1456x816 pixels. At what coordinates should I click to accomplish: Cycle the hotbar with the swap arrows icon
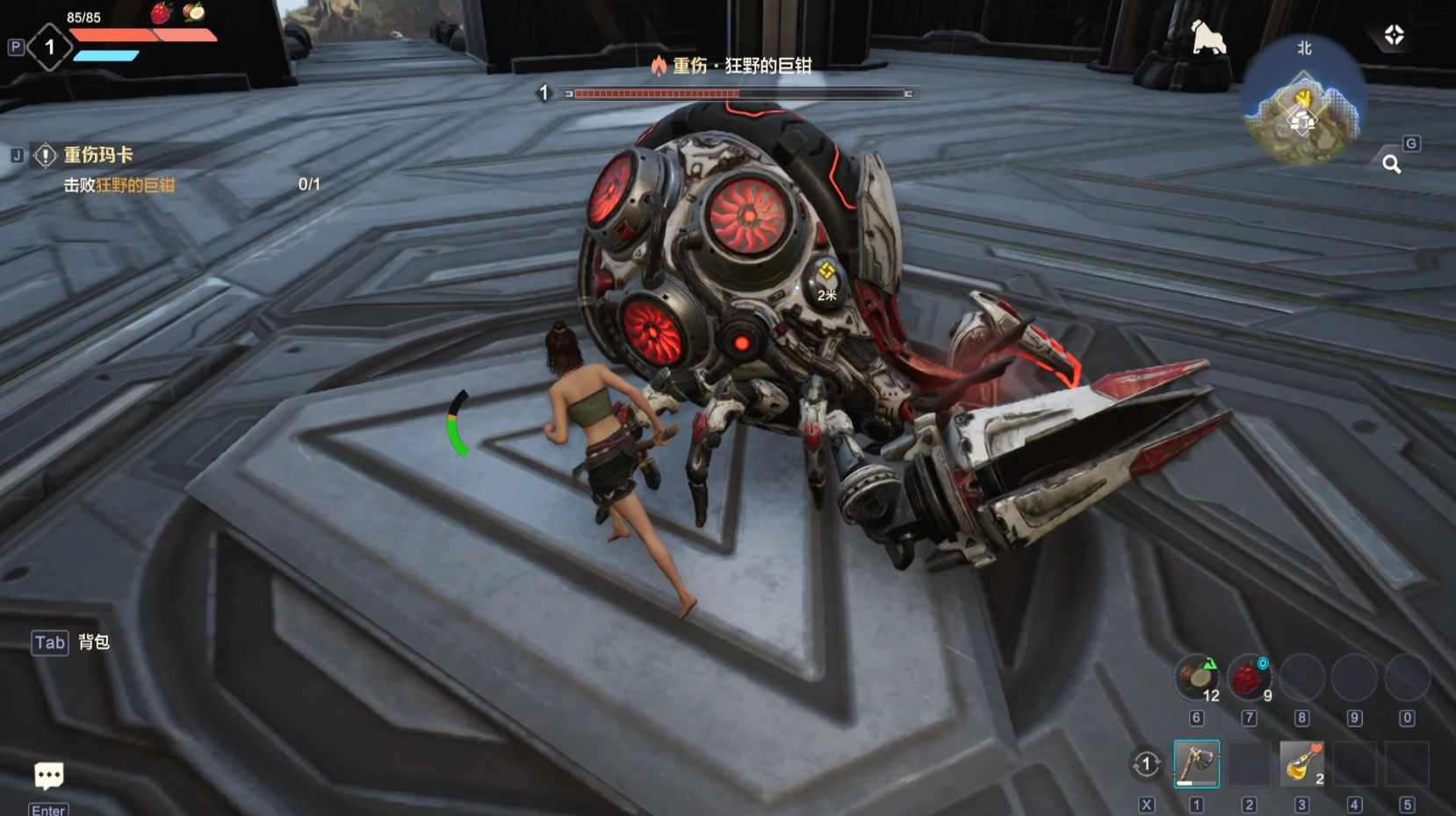point(1146,764)
